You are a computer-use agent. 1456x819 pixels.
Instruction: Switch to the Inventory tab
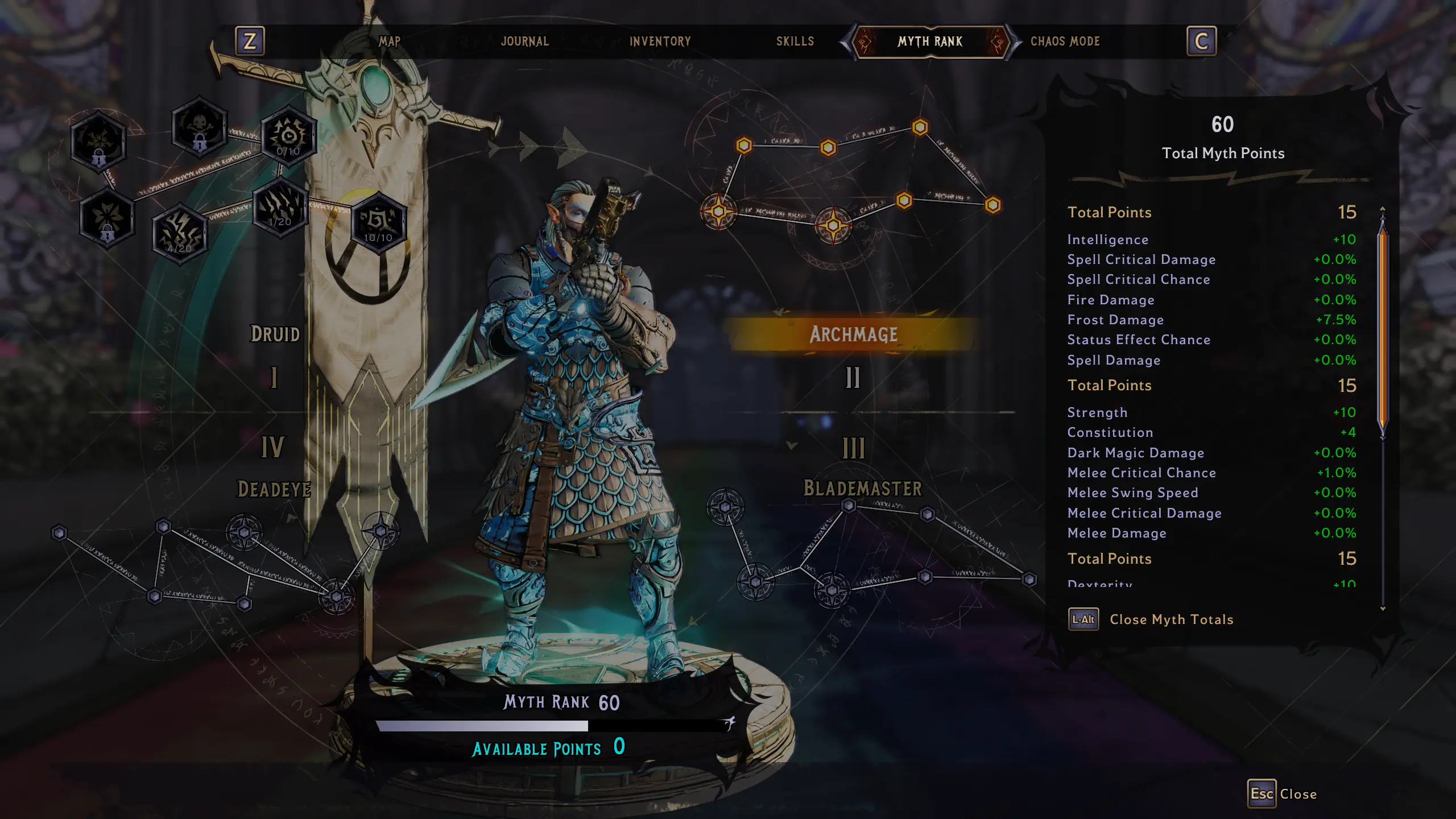(660, 41)
